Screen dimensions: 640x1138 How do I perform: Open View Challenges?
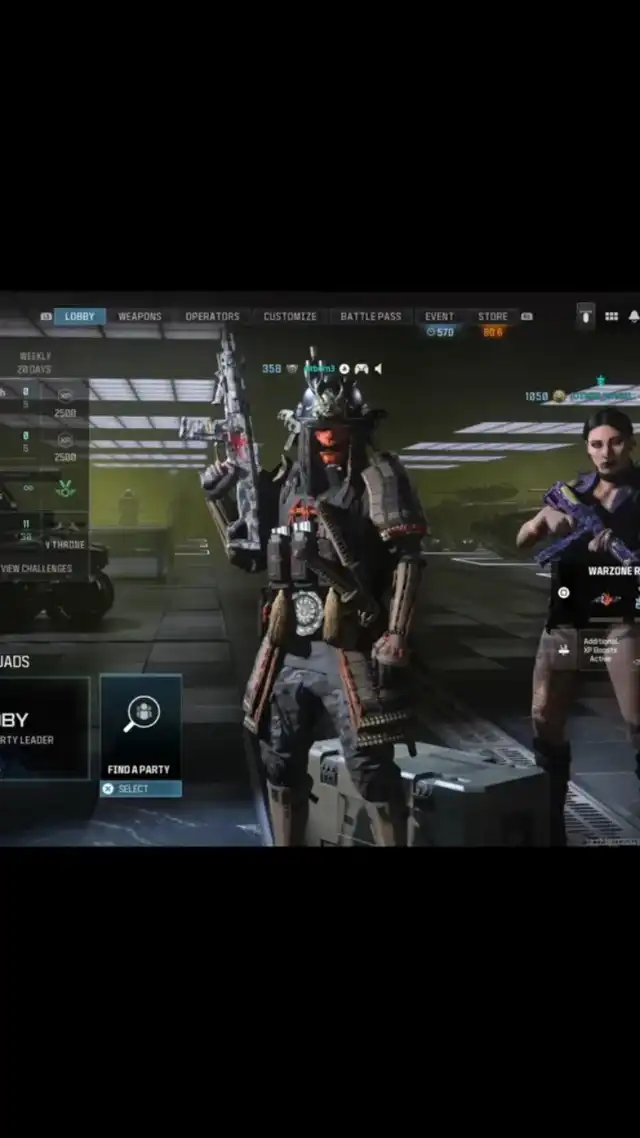tap(36, 568)
